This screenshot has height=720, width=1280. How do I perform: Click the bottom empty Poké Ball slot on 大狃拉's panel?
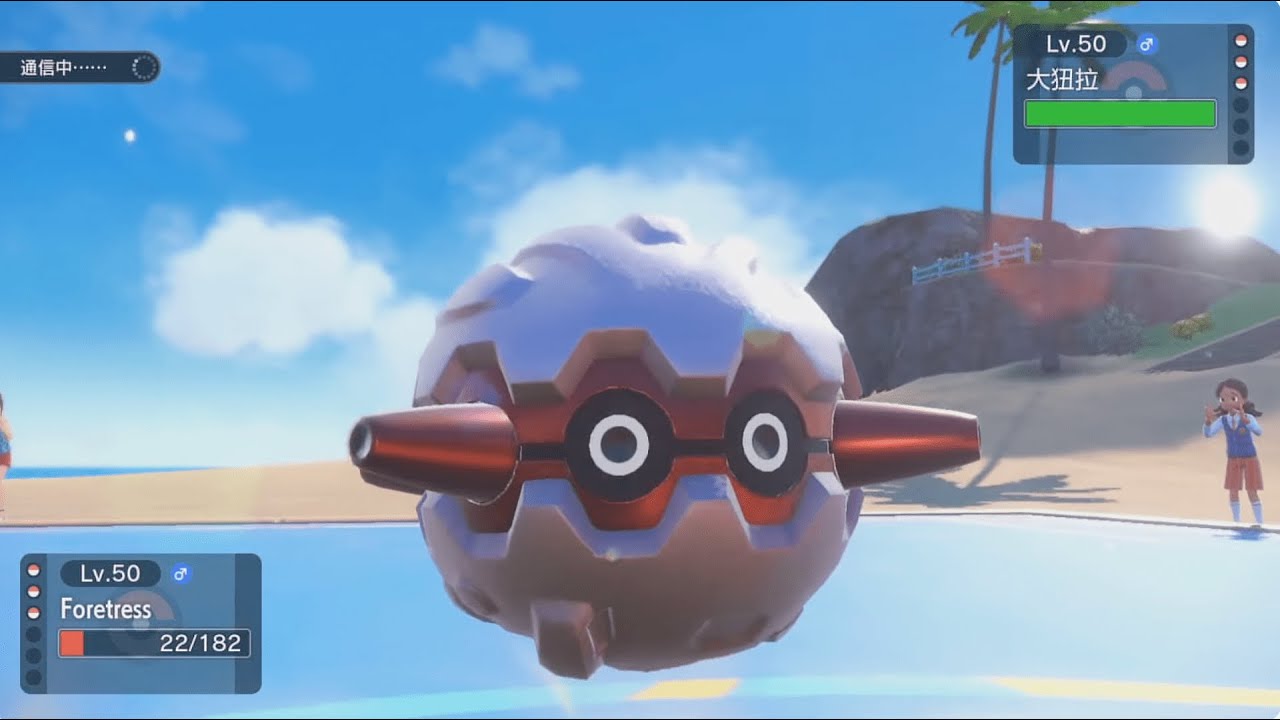click(1240, 147)
